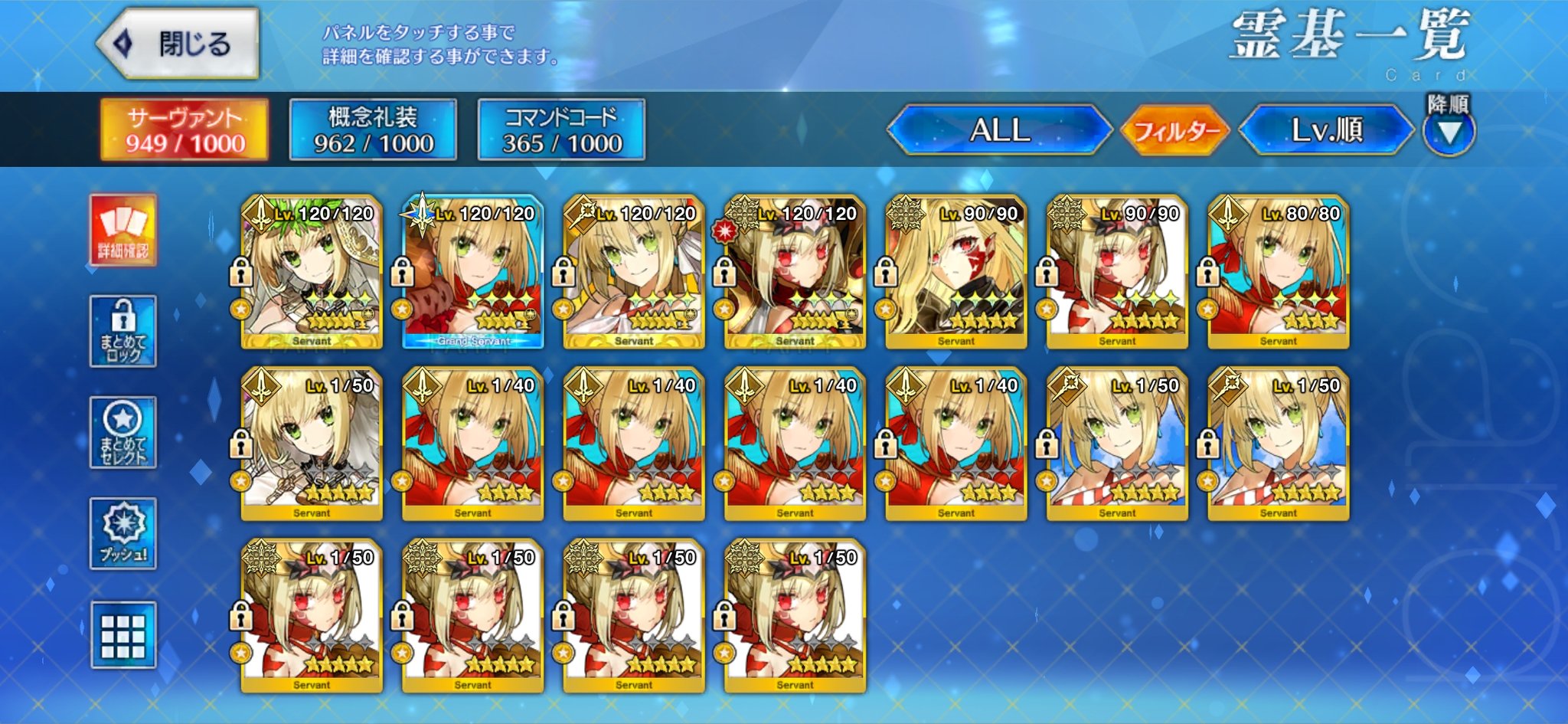Change the Lv.順 sort order
1568x724 pixels.
pos(1327,130)
